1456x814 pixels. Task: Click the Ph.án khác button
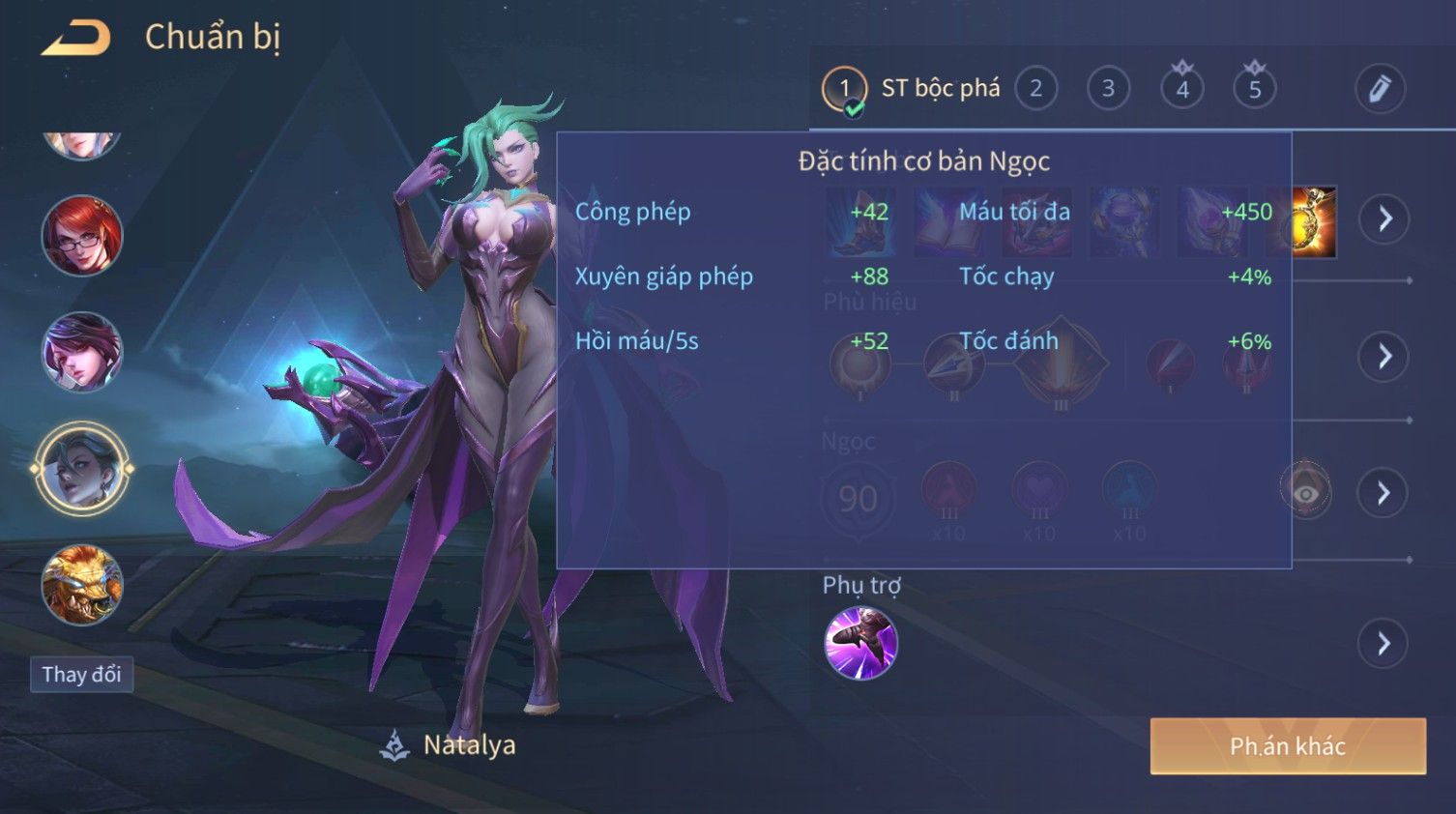coord(1287,745)
